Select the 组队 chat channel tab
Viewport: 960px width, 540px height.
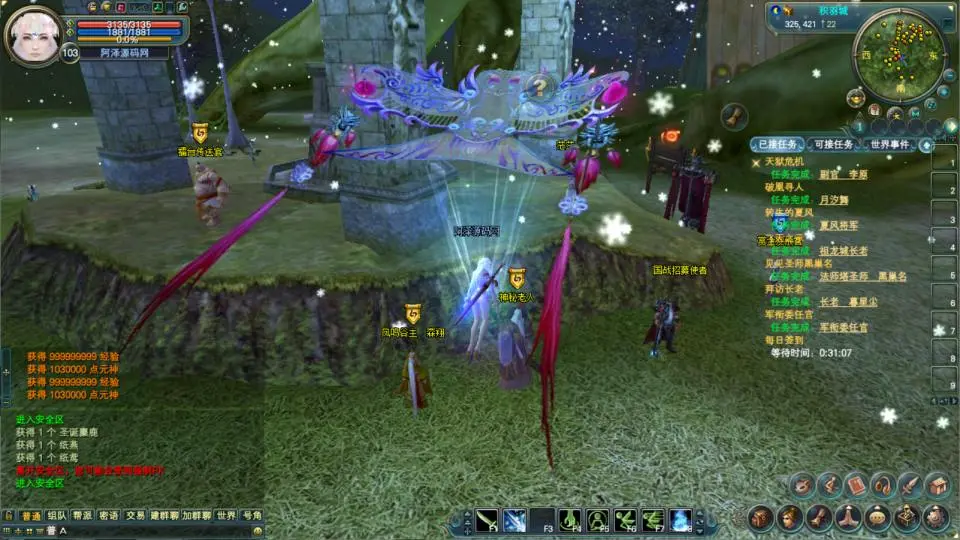pyautogui.click(x=57, y=516)
